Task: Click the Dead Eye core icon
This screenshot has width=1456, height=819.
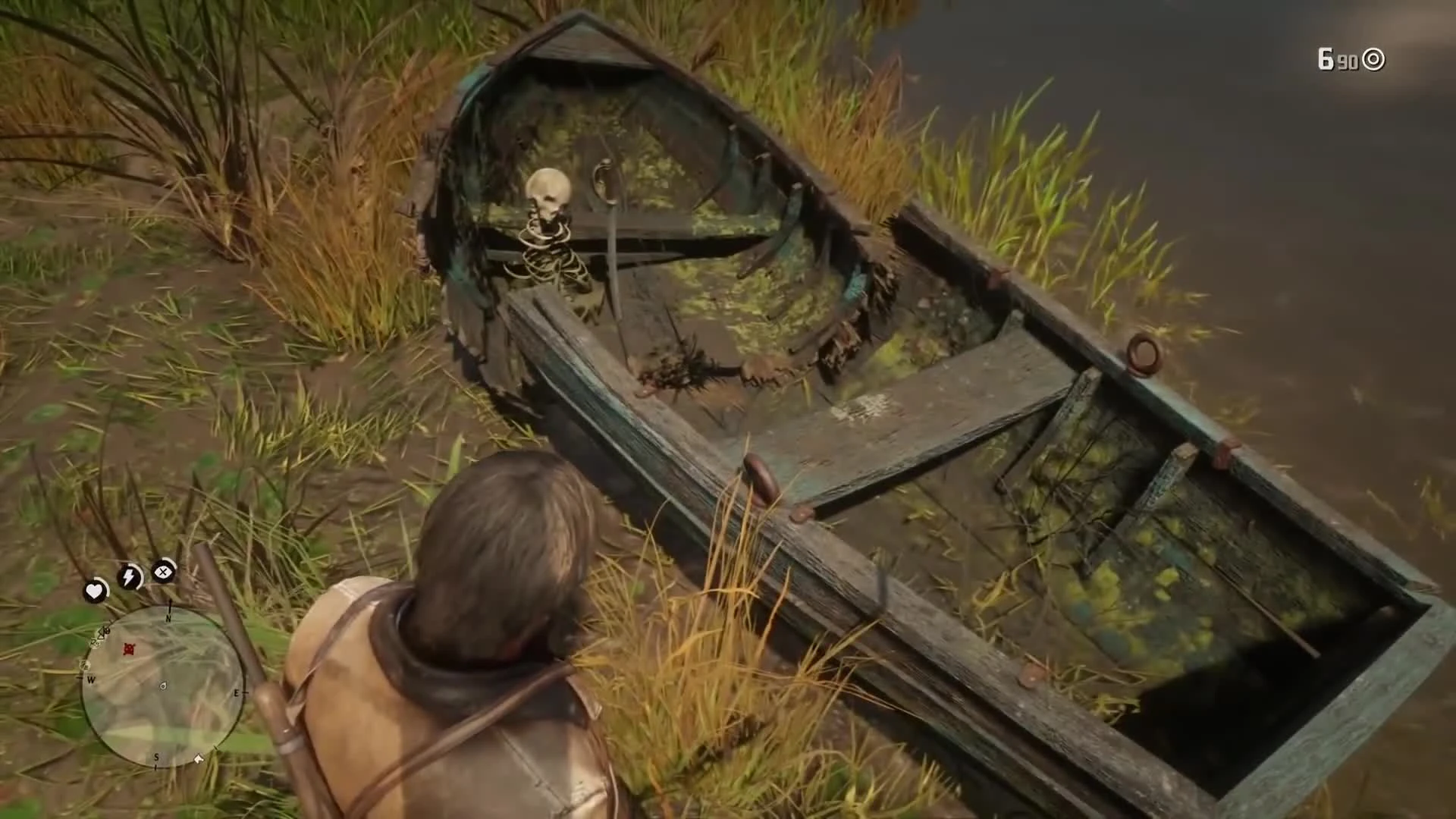Action: coord(163,571)
